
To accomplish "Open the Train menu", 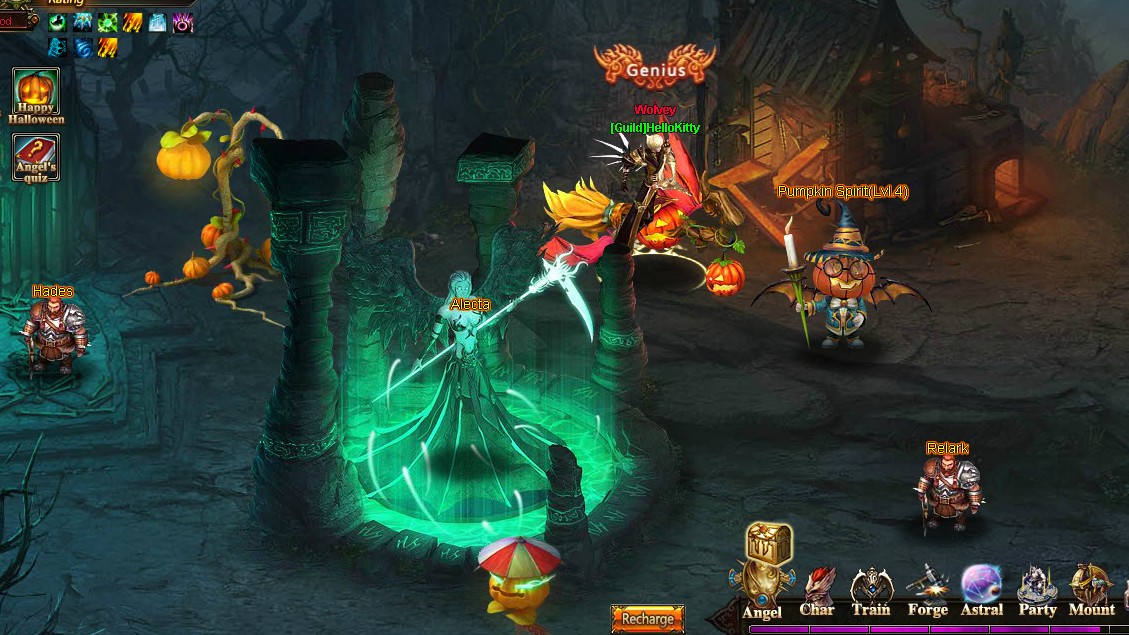I will pyautogui.click(x=871, y=591).
